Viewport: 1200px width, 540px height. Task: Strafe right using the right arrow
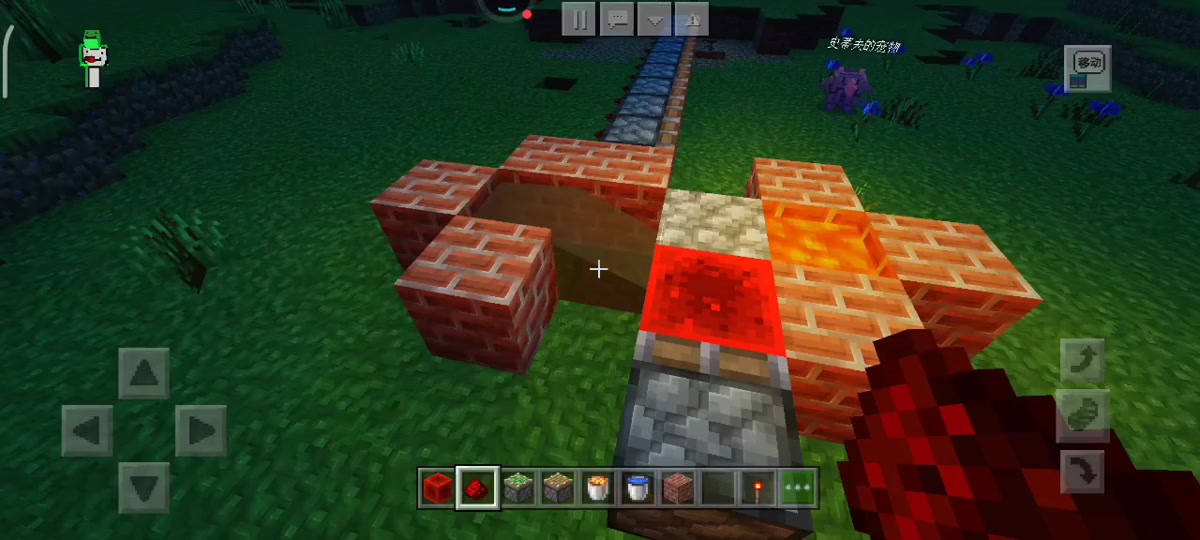pyautogui.click(x=201, y=431)
